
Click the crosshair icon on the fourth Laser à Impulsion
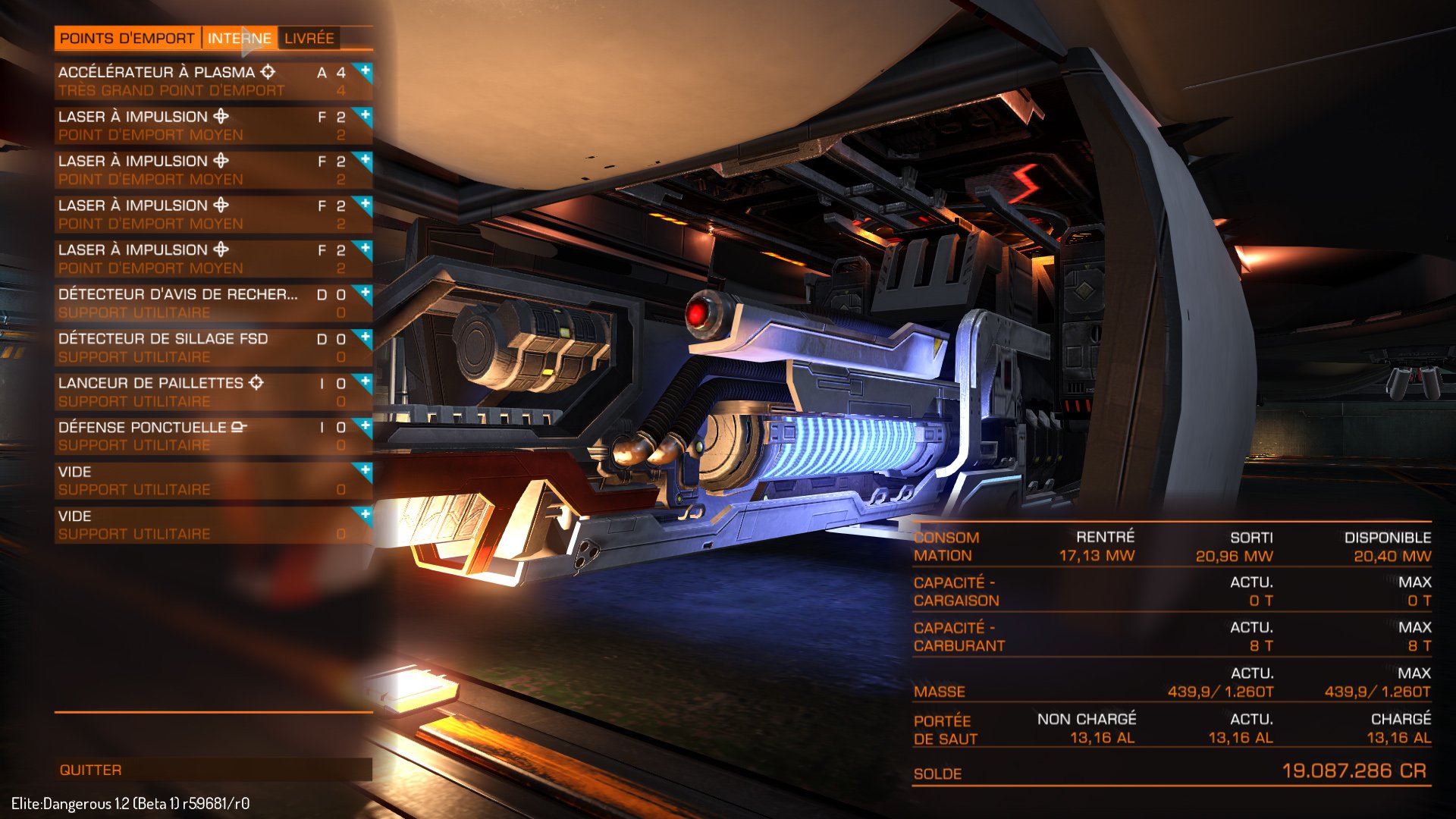click(219, 249)
